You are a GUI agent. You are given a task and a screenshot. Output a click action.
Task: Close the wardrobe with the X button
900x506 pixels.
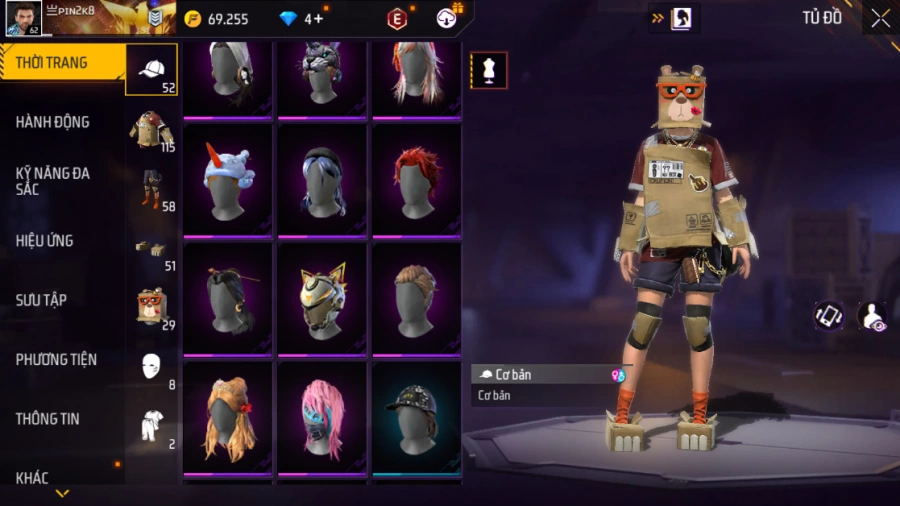(880, 18)
